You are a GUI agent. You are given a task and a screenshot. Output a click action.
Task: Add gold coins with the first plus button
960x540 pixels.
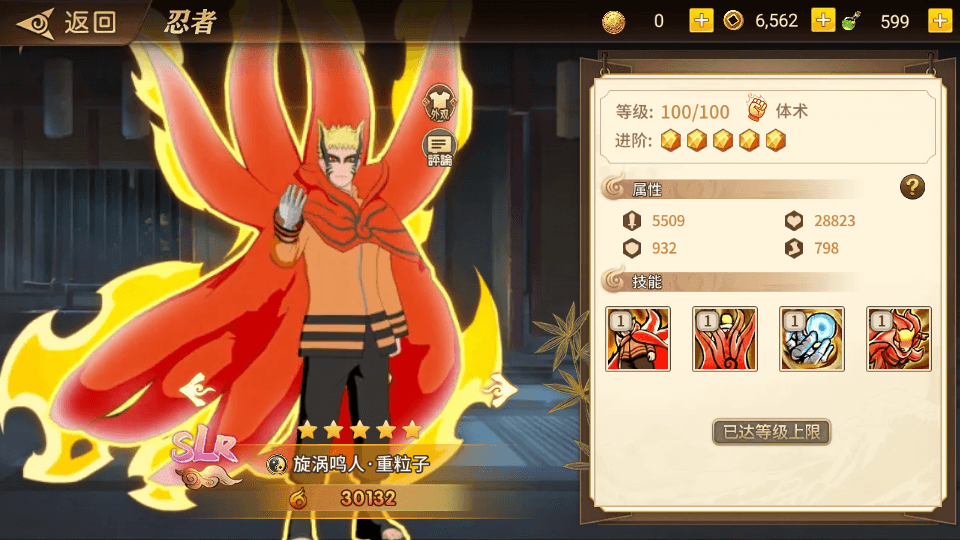click(x=701, y=20)
